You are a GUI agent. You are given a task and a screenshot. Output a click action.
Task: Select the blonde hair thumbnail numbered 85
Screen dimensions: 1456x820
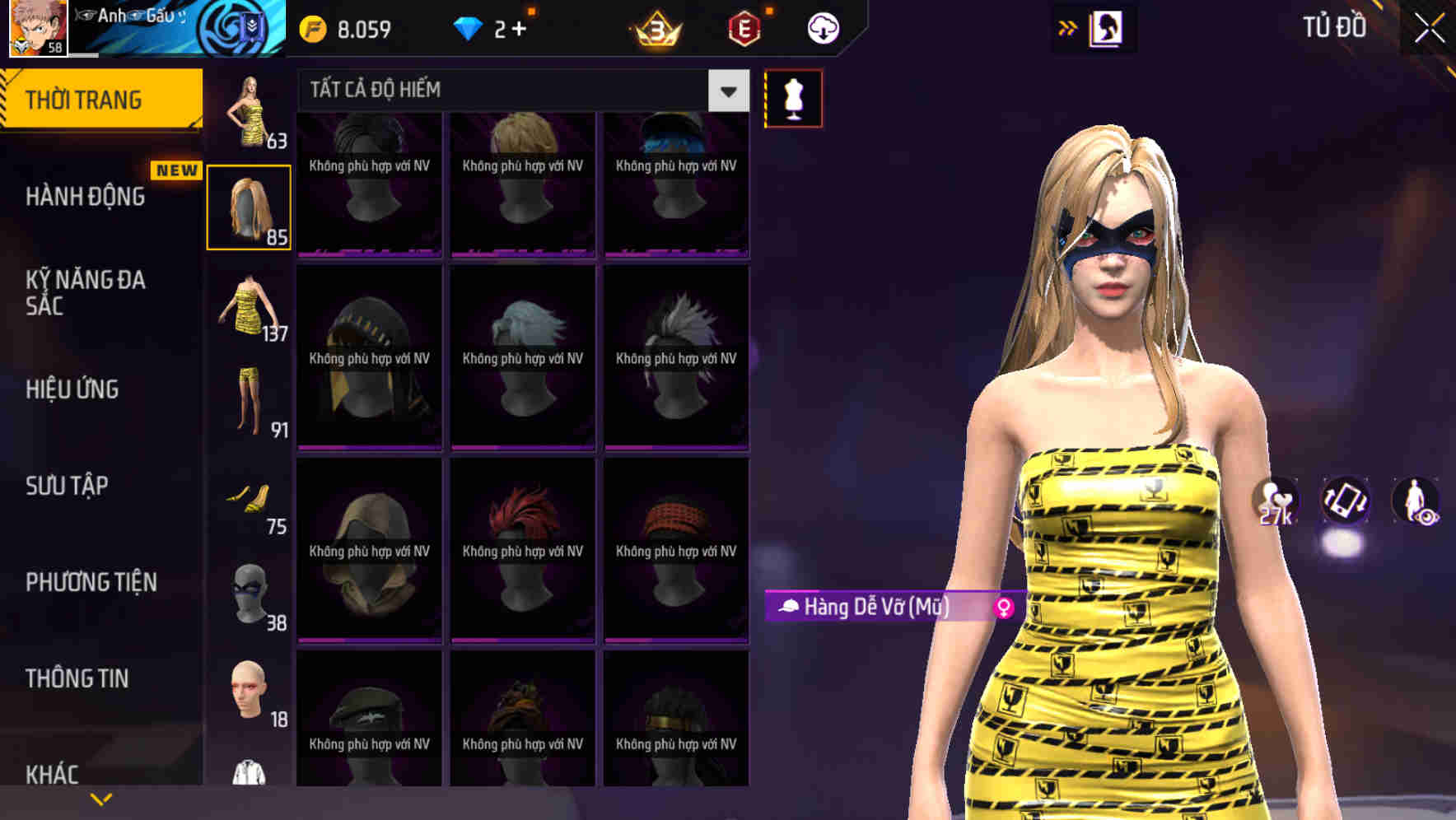pyautogui.click(x=249, y=204)
